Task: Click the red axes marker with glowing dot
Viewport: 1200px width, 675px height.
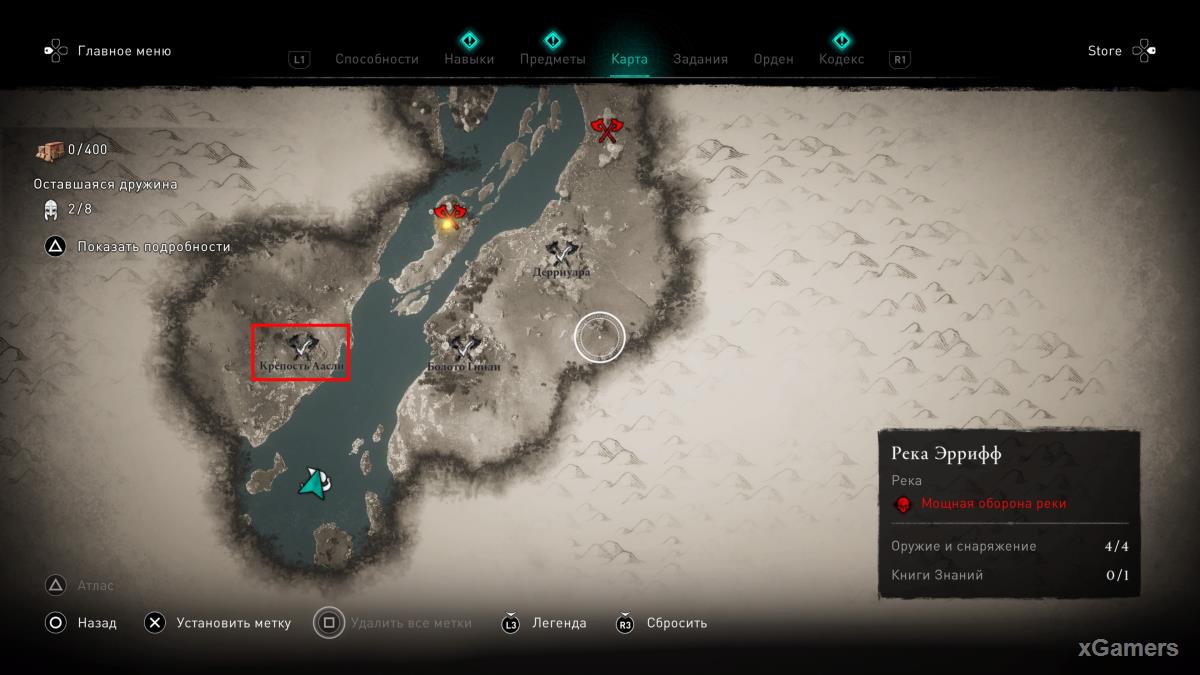Action: 450,215
